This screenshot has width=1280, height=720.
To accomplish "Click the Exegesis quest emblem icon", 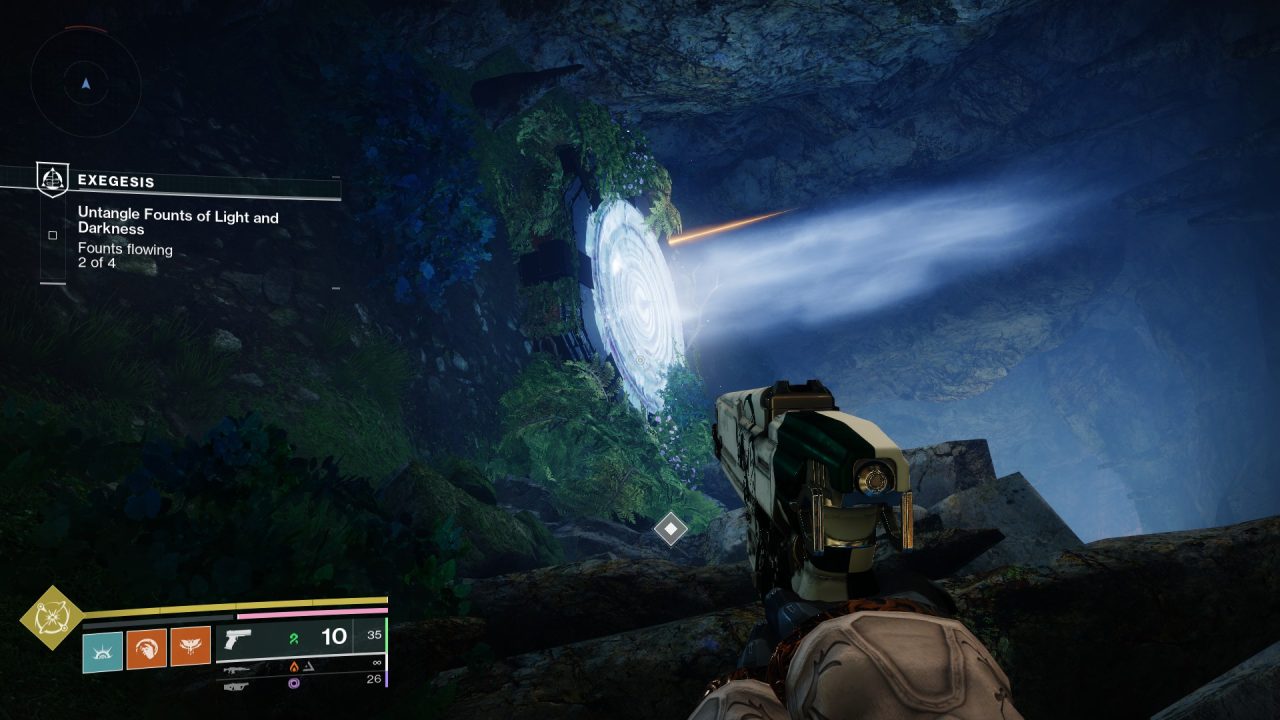I will coord(52,180).
